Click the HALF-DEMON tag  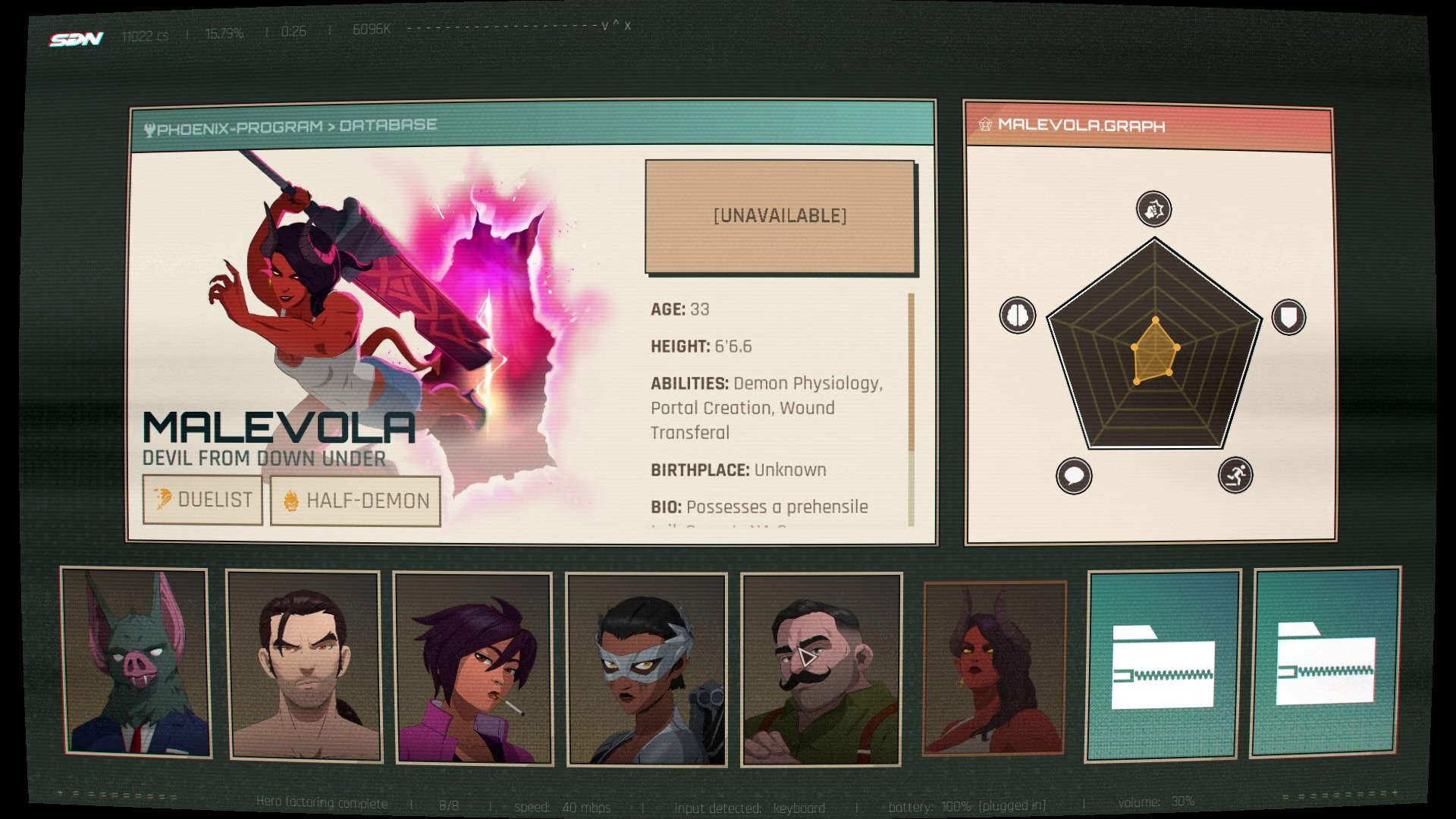click(x=355, y=501)
